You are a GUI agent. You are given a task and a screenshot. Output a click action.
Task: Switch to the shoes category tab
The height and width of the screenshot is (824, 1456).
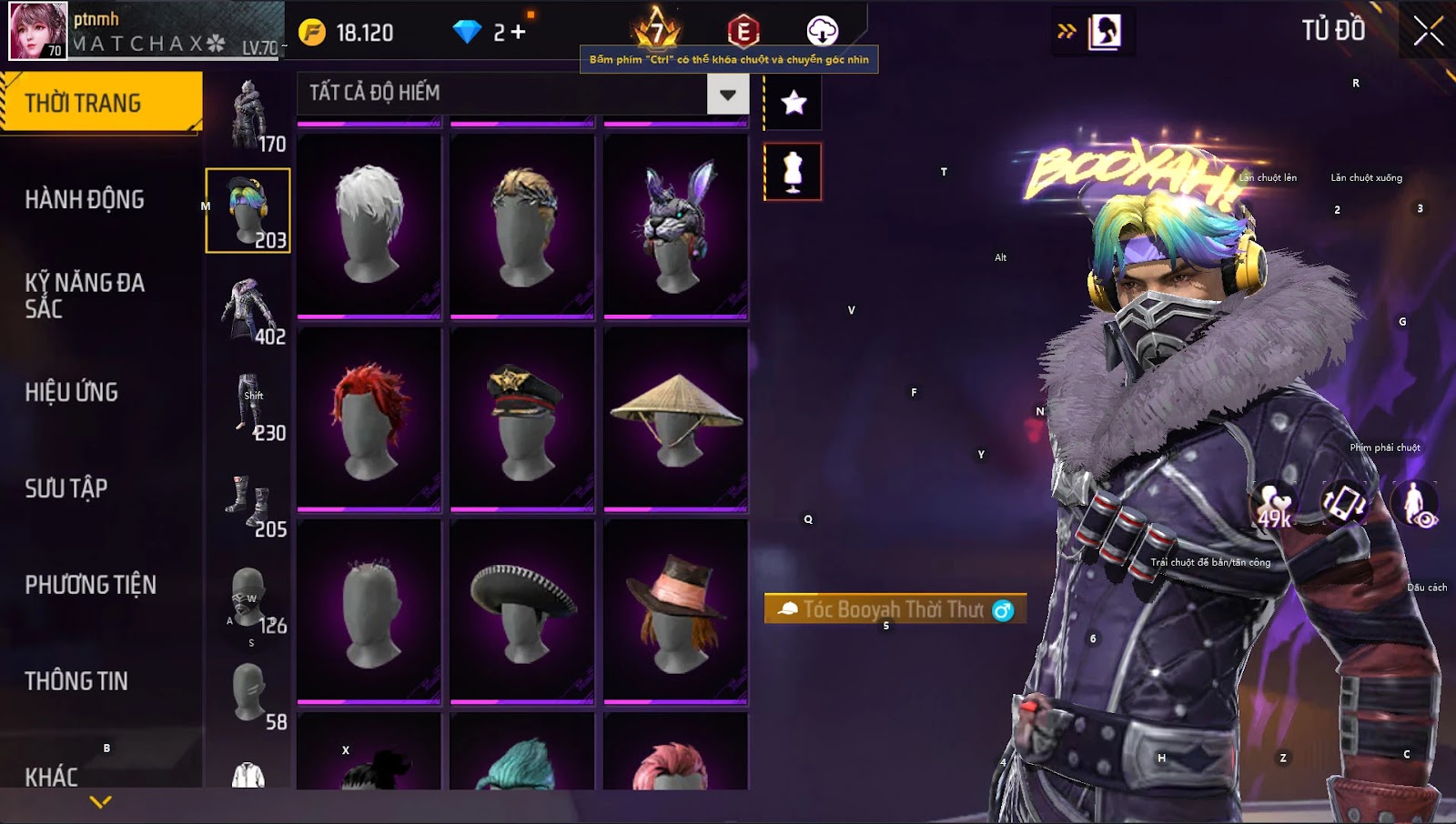(x=248, y=503)
